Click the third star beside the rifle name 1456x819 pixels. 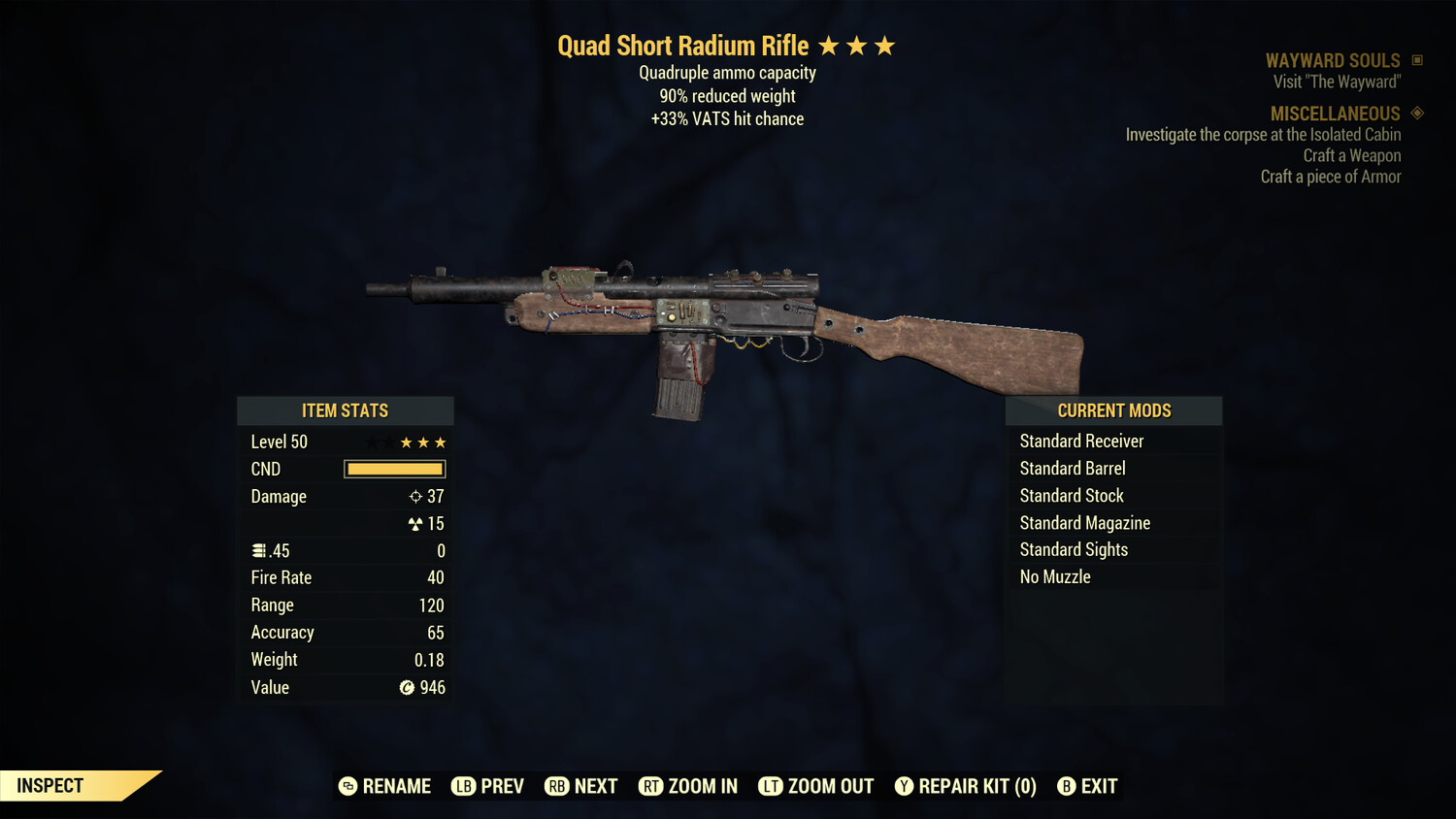coord(884,45)
